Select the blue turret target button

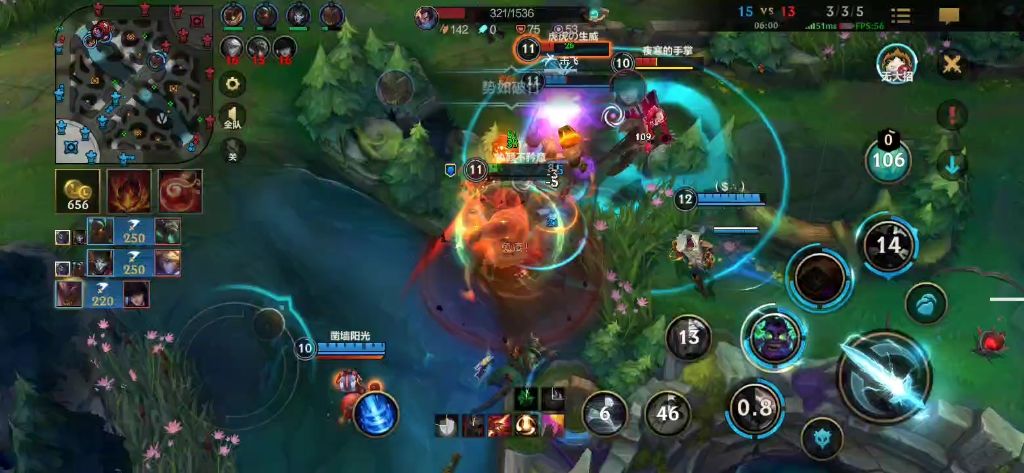pos(821,437)
